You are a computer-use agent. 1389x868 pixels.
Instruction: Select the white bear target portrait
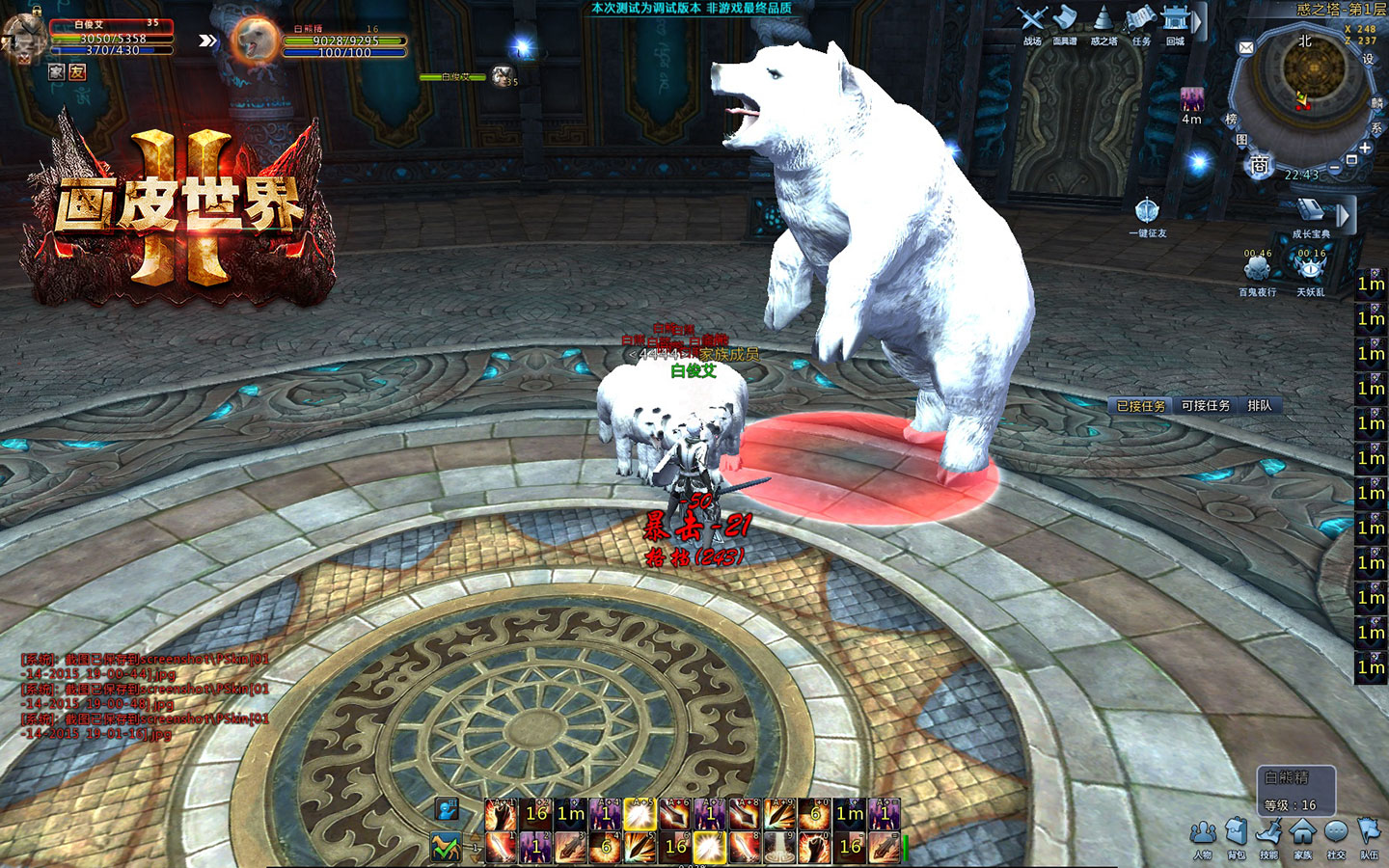coord(255,41)
